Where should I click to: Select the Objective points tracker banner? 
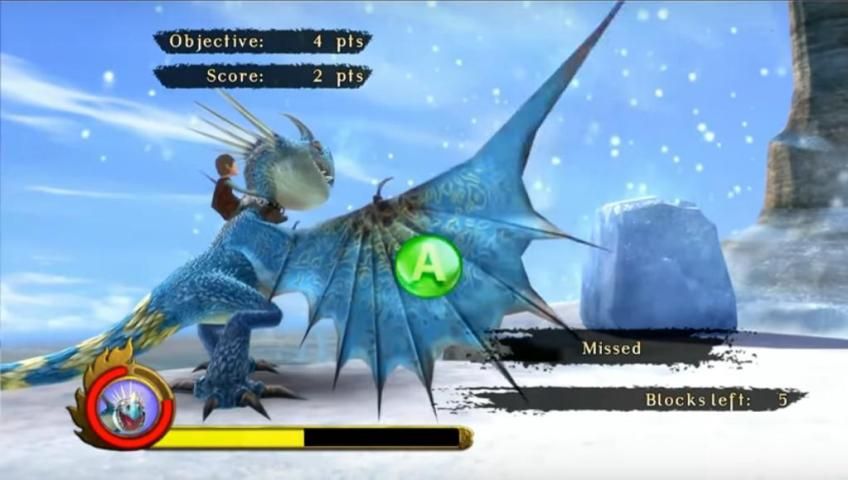(262, 42)
